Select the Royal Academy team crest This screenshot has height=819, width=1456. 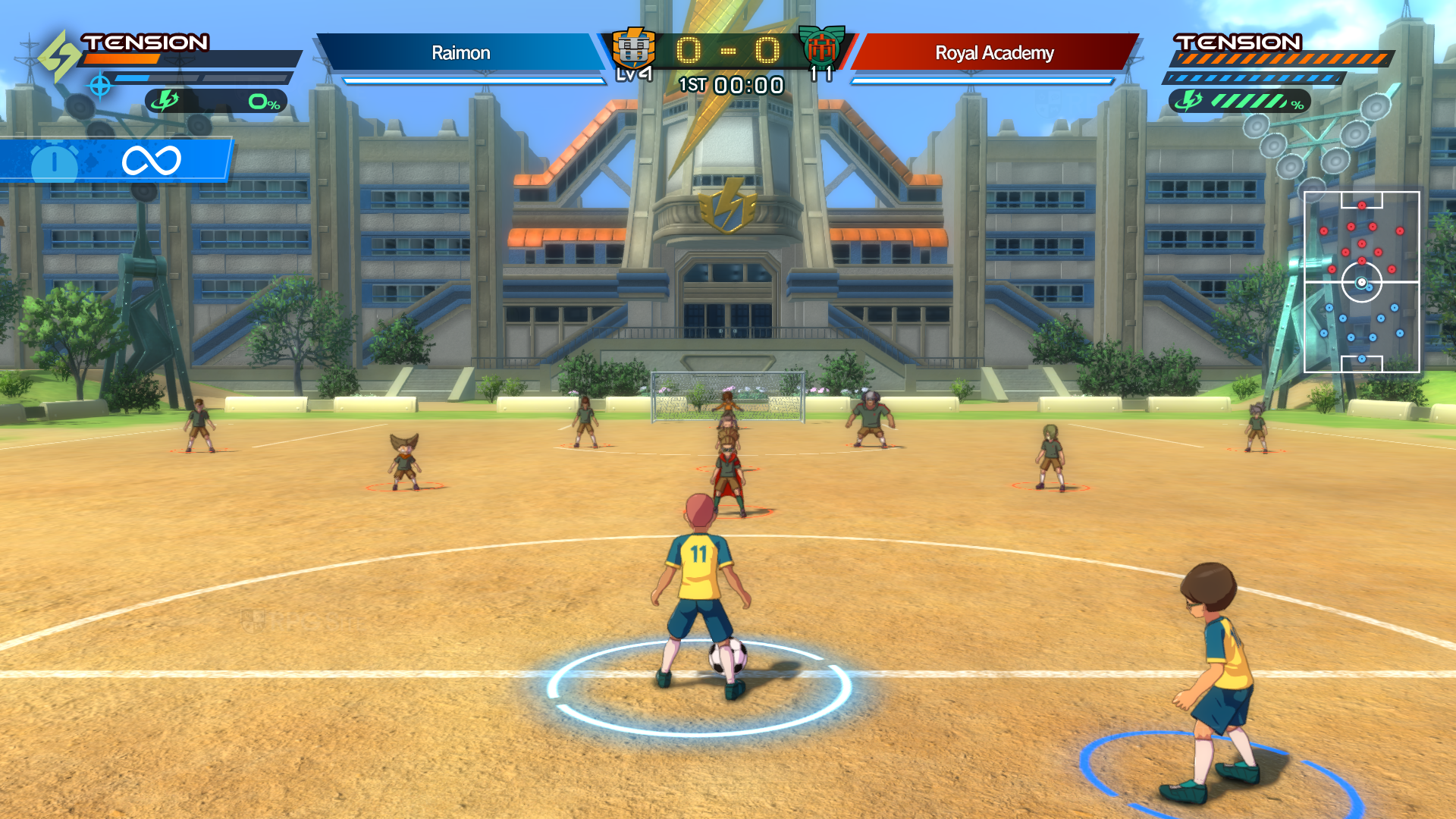point(822,47)
